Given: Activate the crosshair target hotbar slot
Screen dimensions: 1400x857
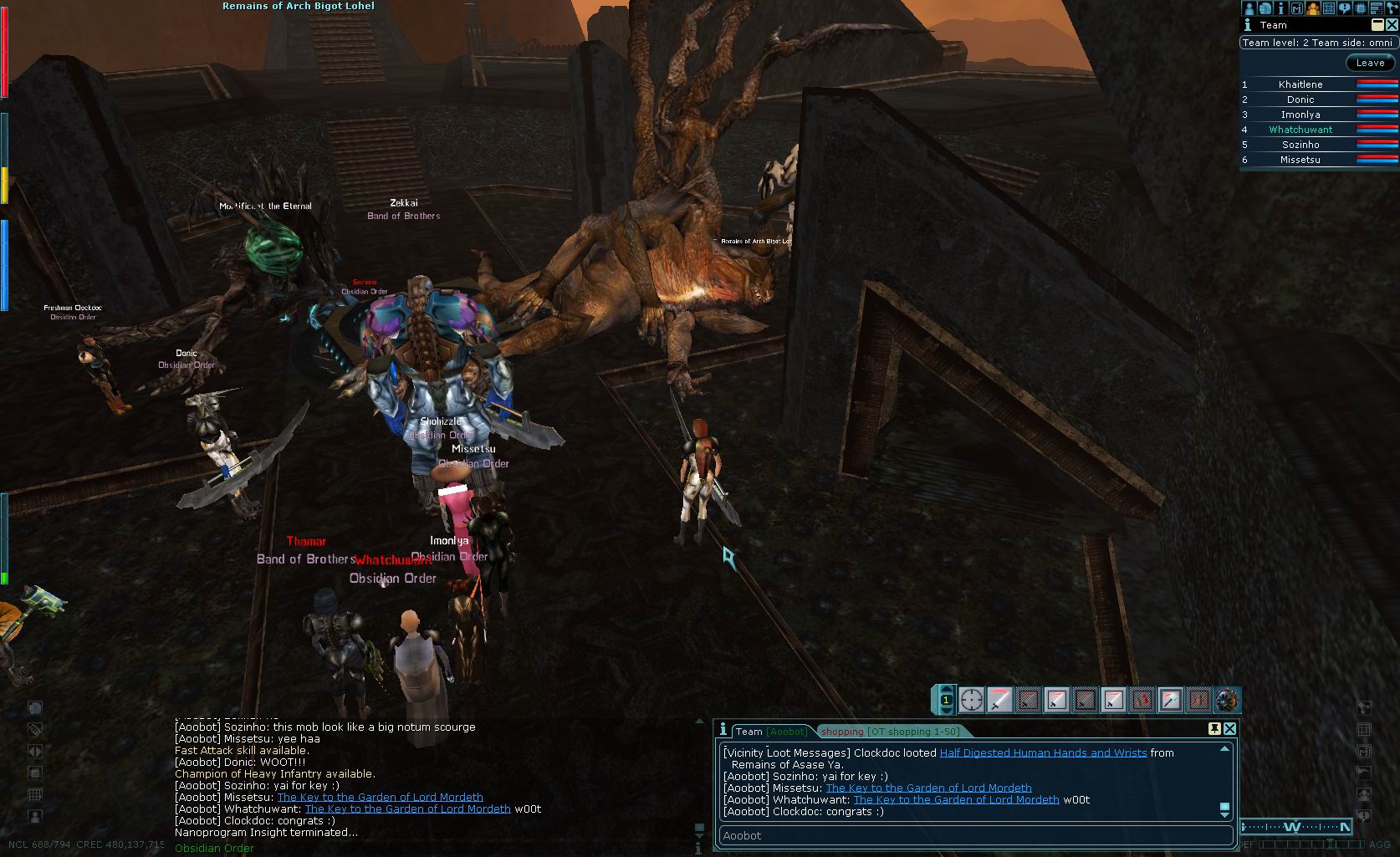Looking at the screenshot, I should tap(971, 699).
